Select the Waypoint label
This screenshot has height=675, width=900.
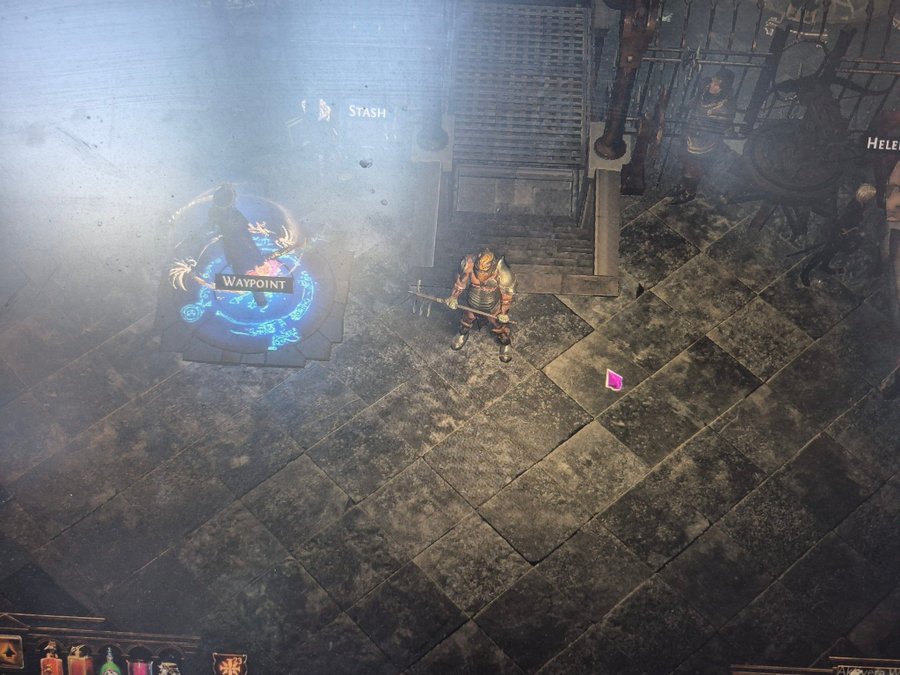(x=254, y=283)
